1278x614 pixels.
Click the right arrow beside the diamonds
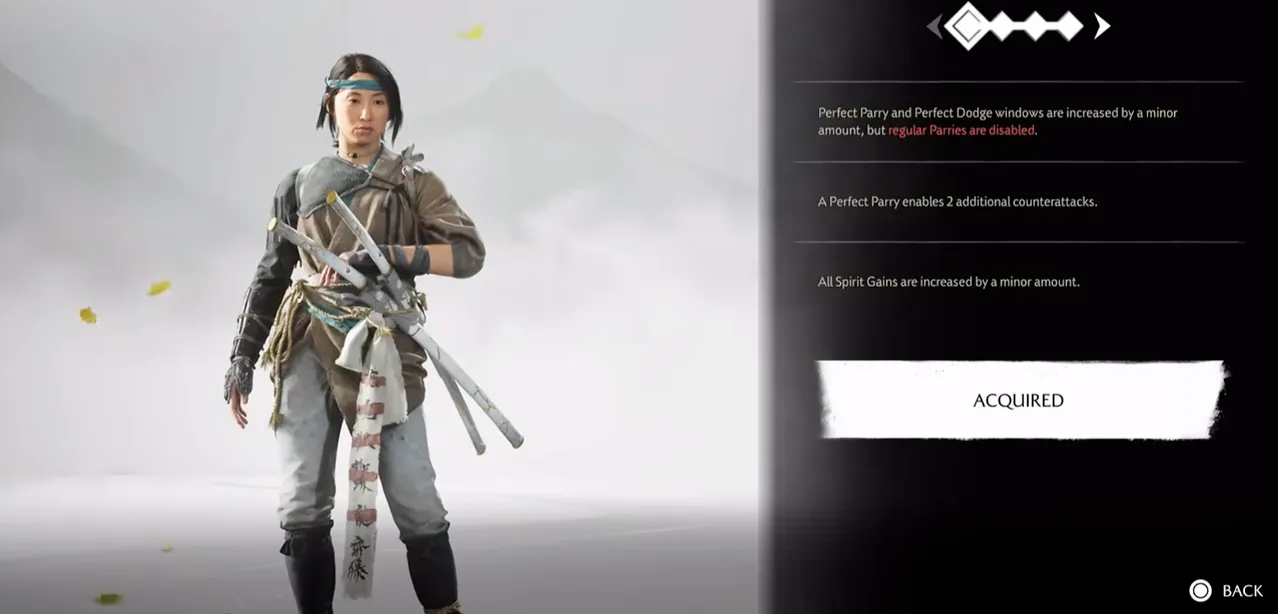pos(1101,26)
